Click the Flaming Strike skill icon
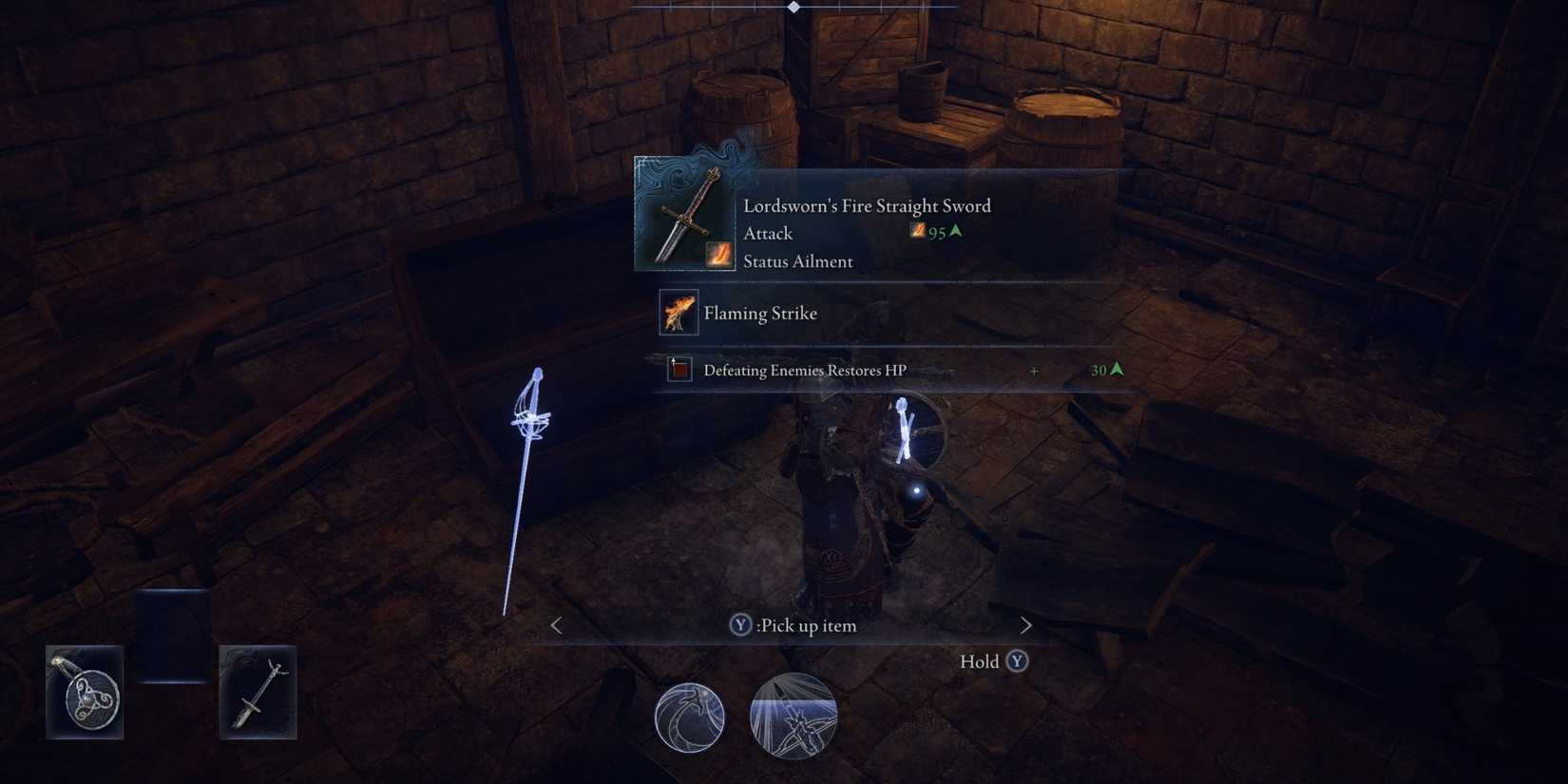The width and height of the screenshot is (1568, 784). (x=678, y=313)
